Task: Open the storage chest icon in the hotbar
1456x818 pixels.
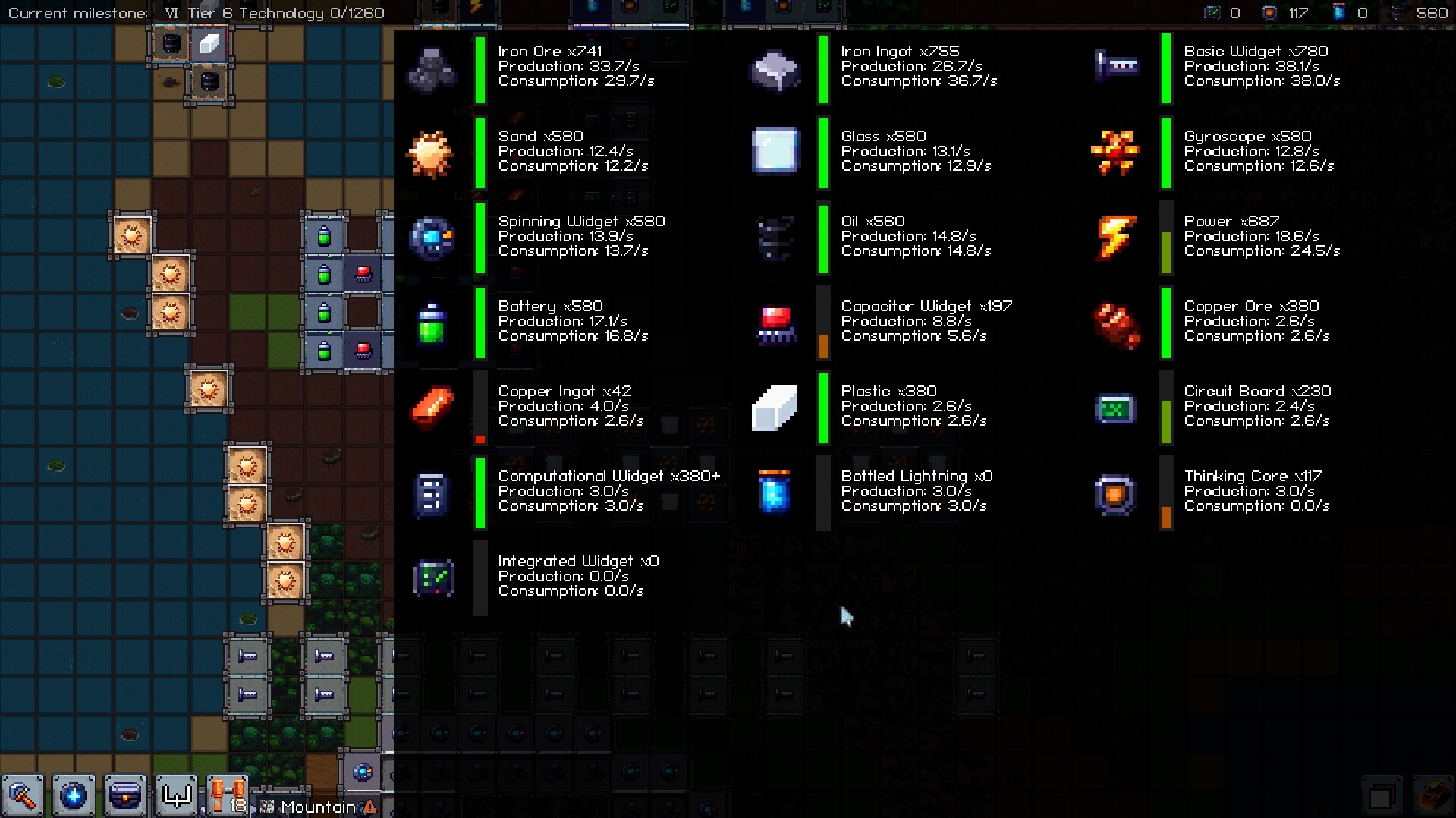Action: click(x=124, y=796)
